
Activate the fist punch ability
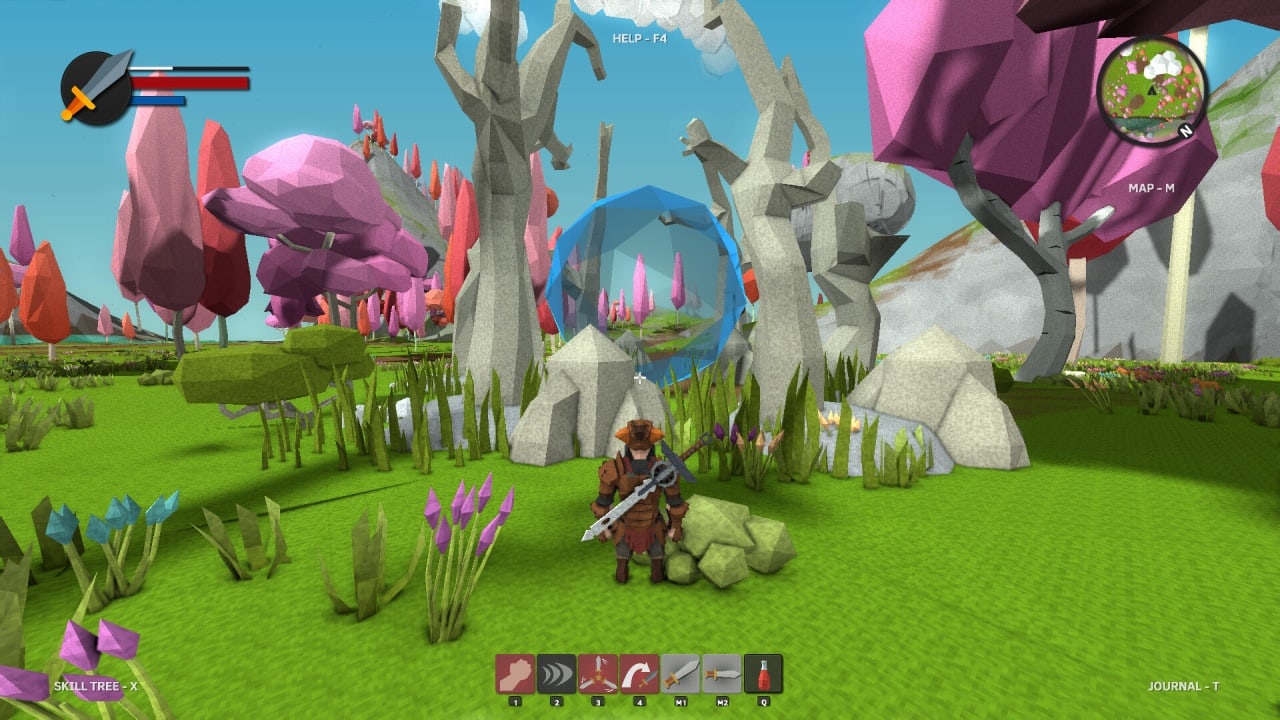point(515,674)
